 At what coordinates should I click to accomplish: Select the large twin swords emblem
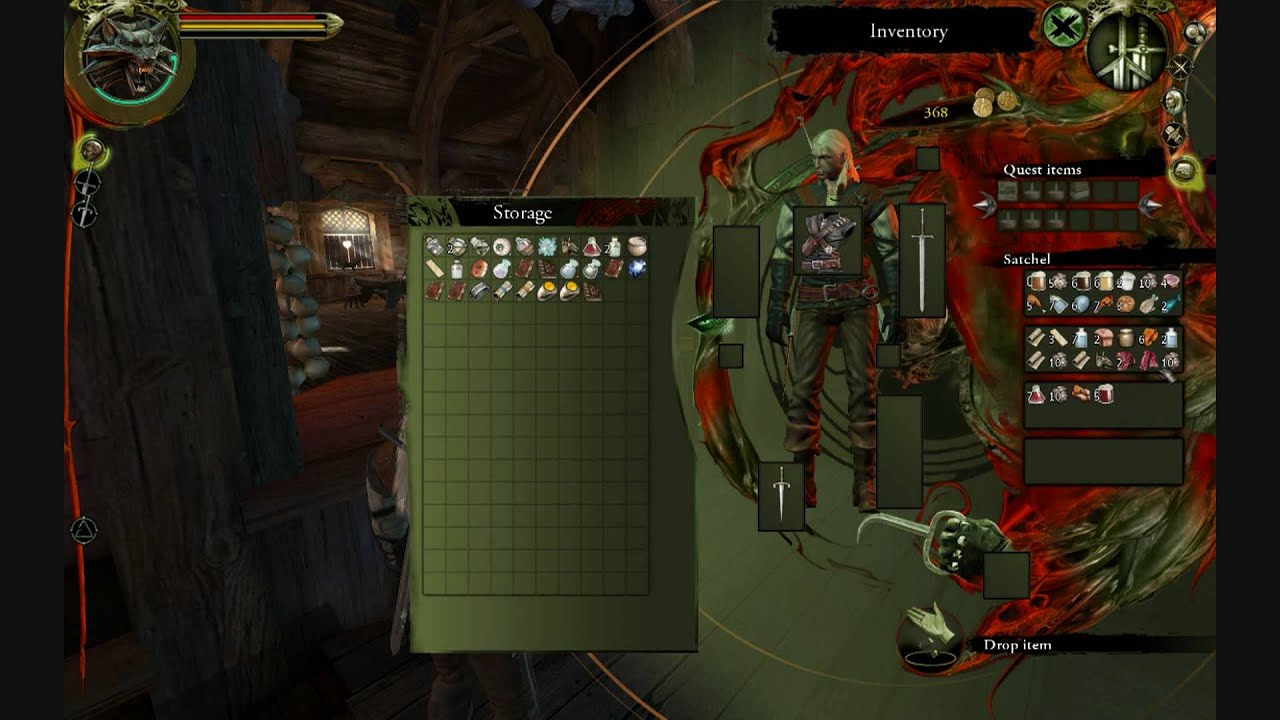click(x=1126, y=50)
